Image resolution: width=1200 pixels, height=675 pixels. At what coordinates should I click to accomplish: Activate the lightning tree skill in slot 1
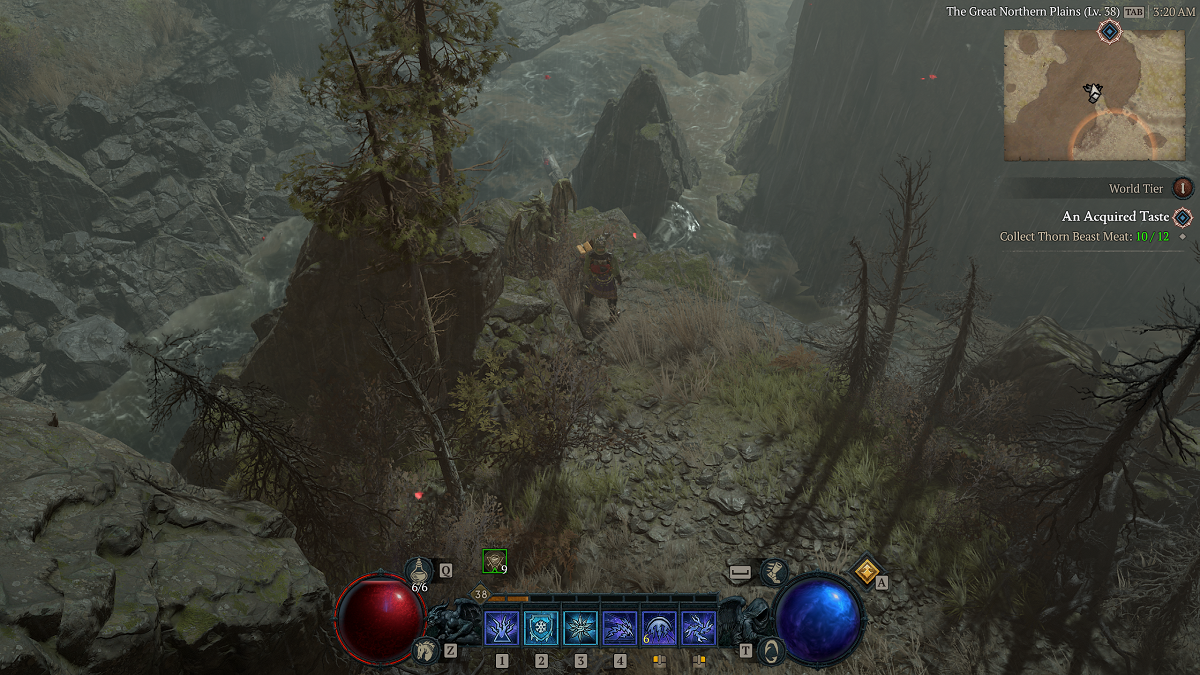501,629
